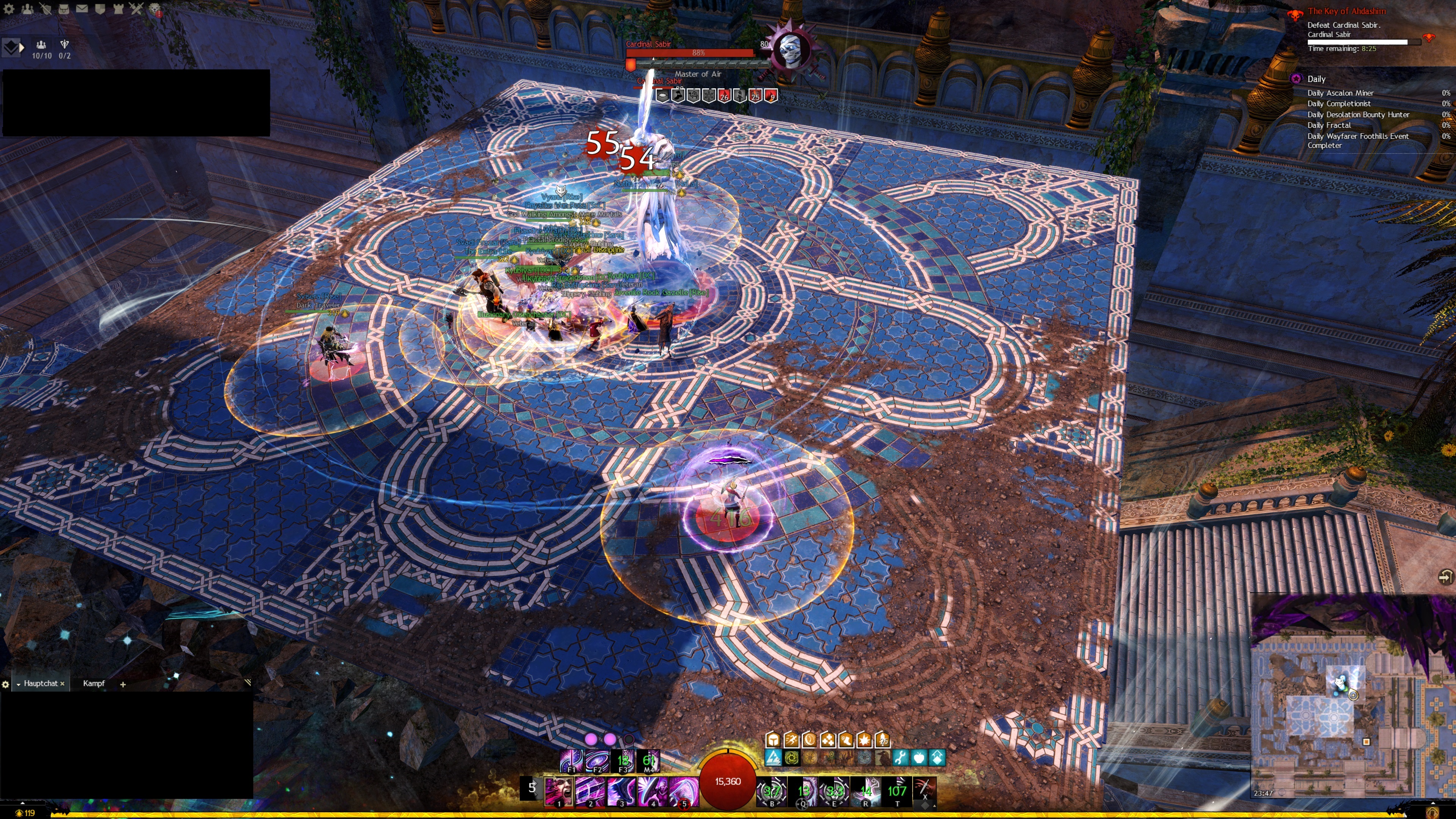The height and width of the screenshot is (819, 1456).
Task: Open the PvP crossed swords icon
Action: pos(136,9)
